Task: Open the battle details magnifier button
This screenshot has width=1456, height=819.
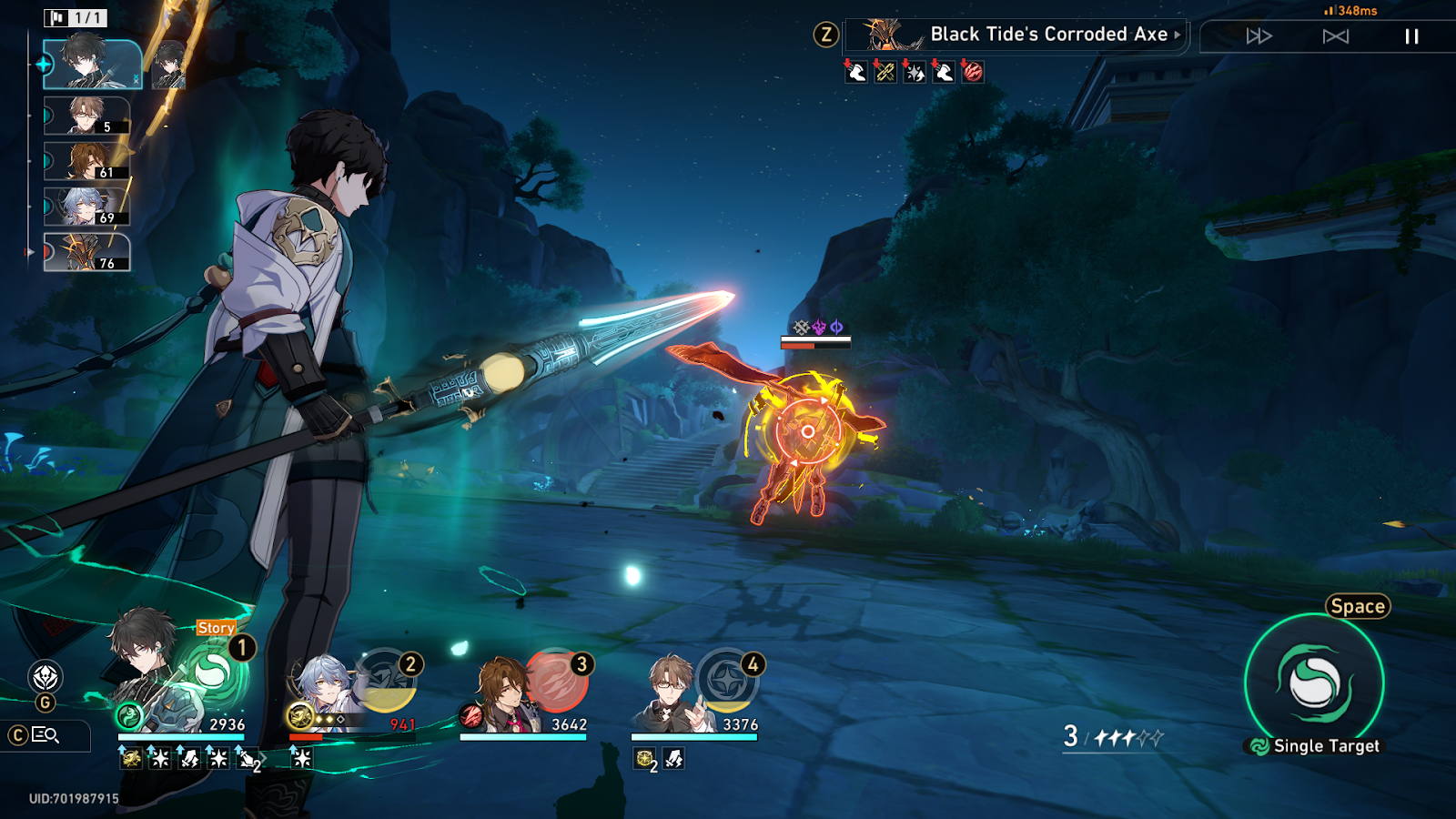Action: pos(45,735)
